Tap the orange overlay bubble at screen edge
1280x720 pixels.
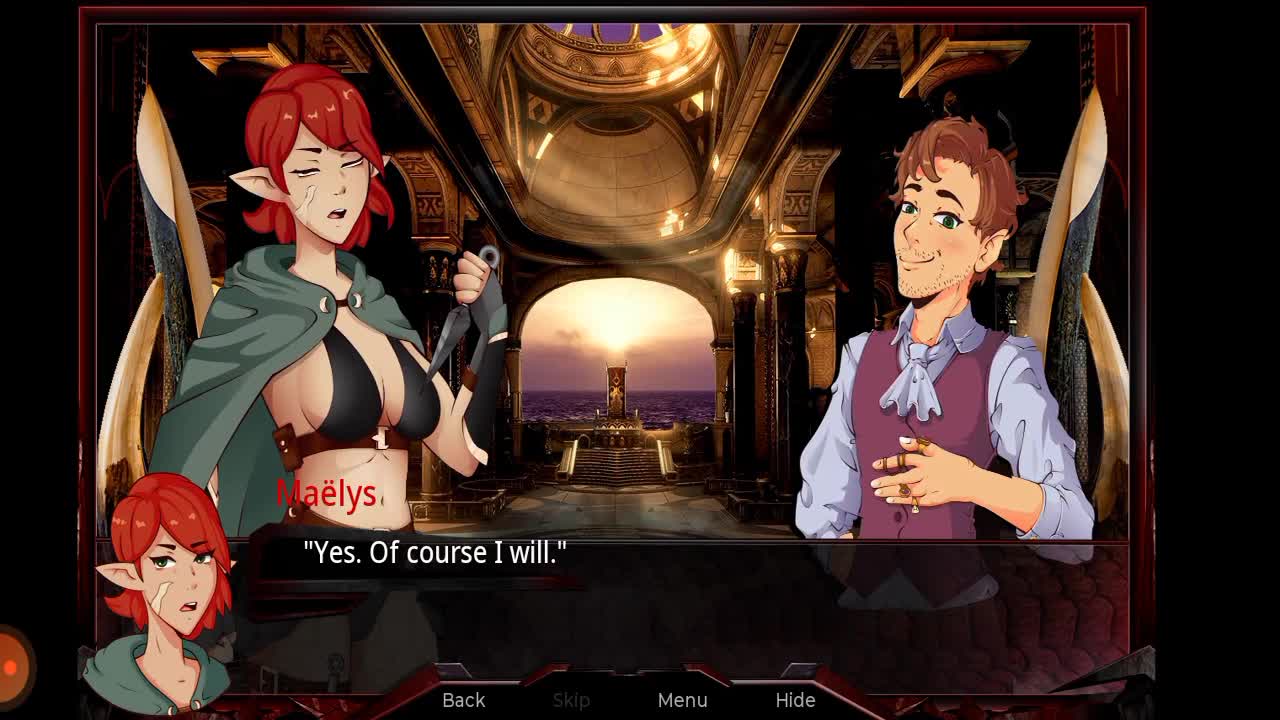point(12,665)
